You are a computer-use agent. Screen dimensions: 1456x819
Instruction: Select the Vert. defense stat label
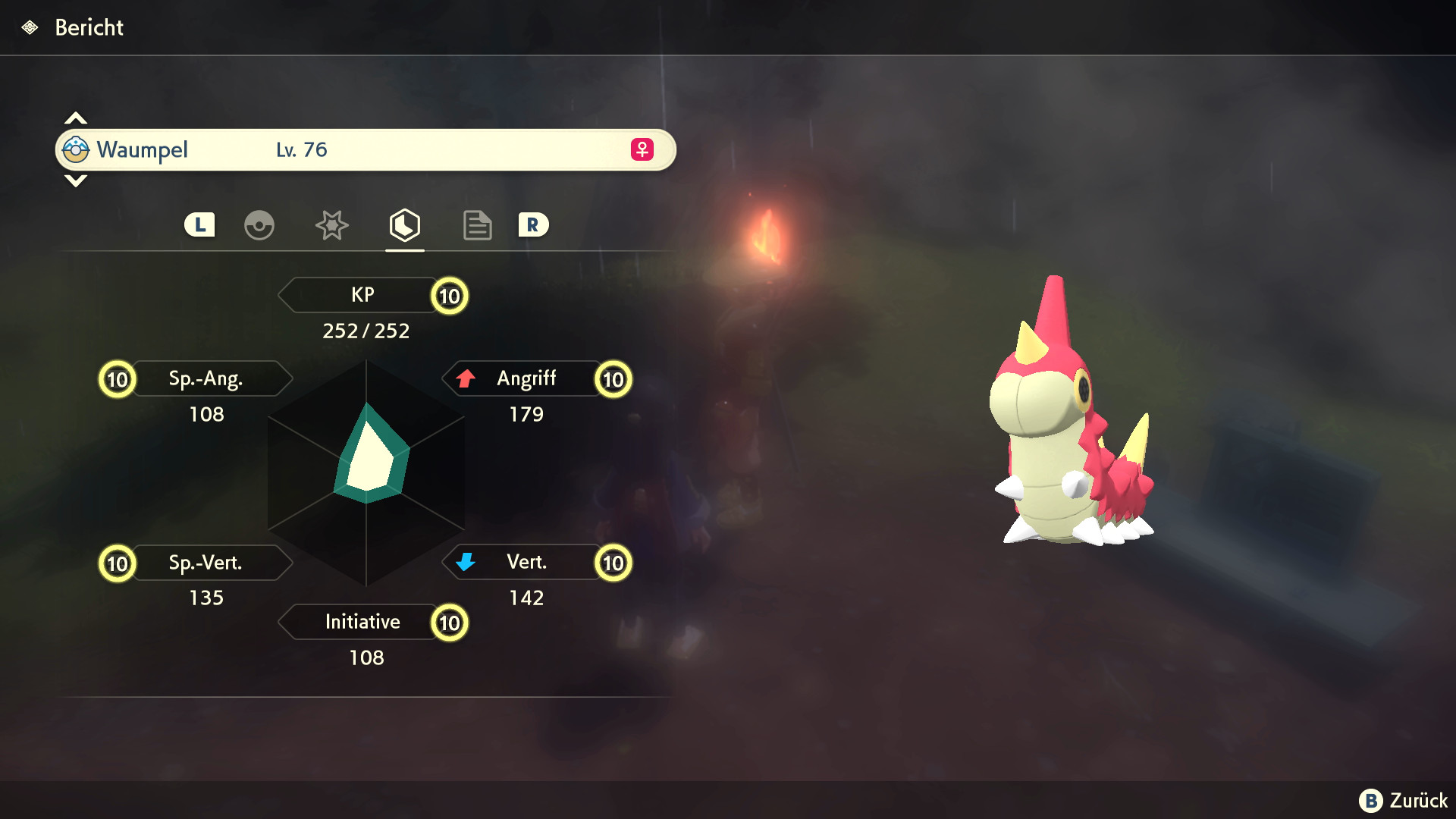click(x=526, y=562)
